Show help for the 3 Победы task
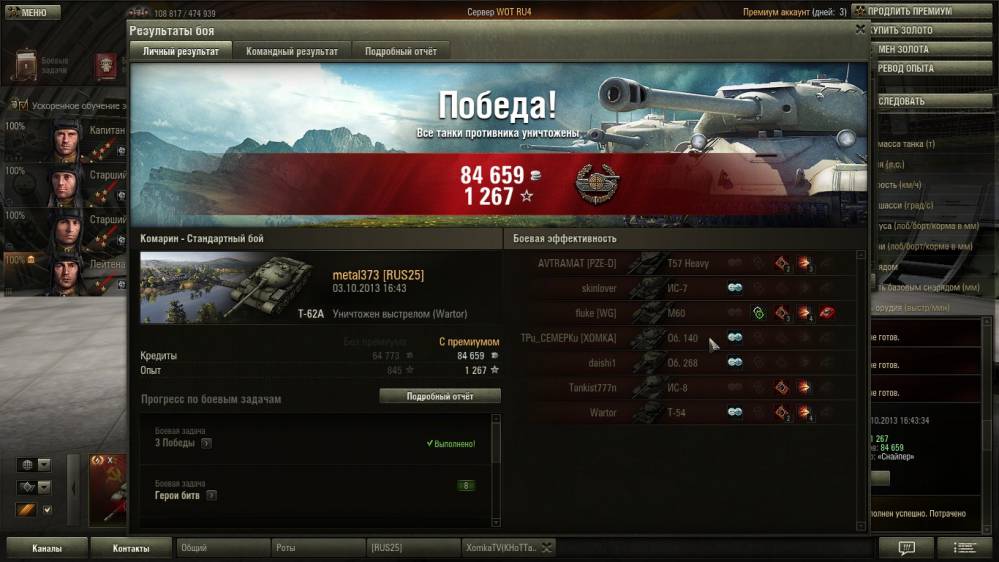The height and width of the screenshot is (562, 999). point(206,443)
